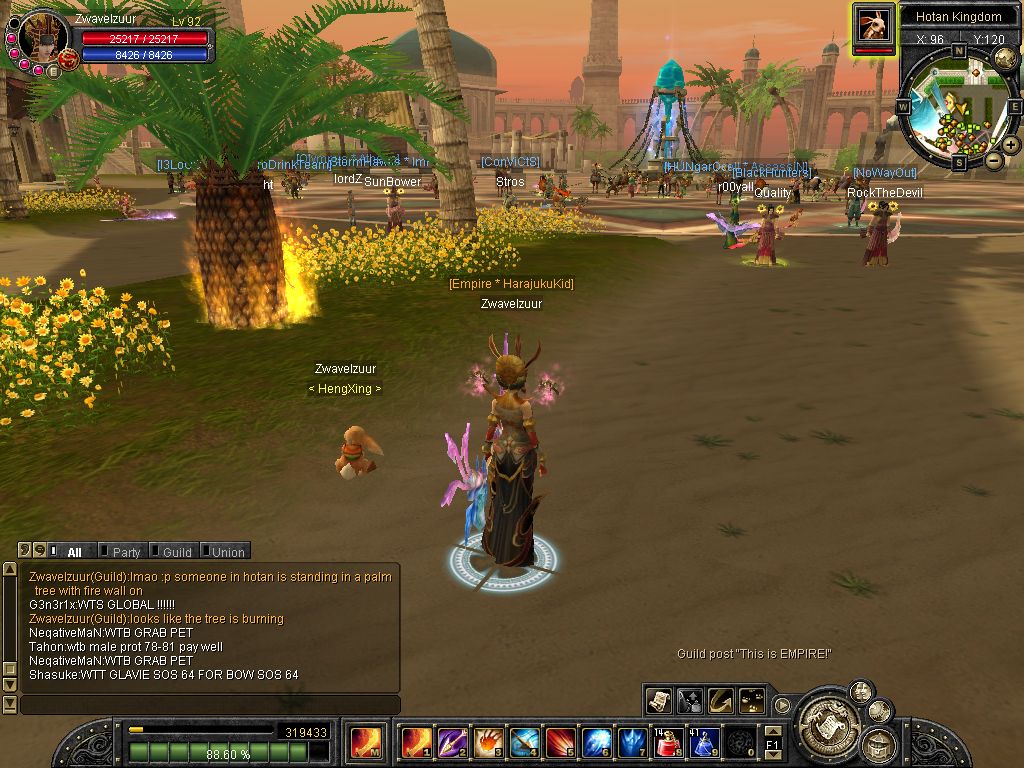The height and width of the screenshot is (768, 1024).
Task: Activate the purple spear skill in slot 2
Action: pyautogui.click(x=452, y=743)
